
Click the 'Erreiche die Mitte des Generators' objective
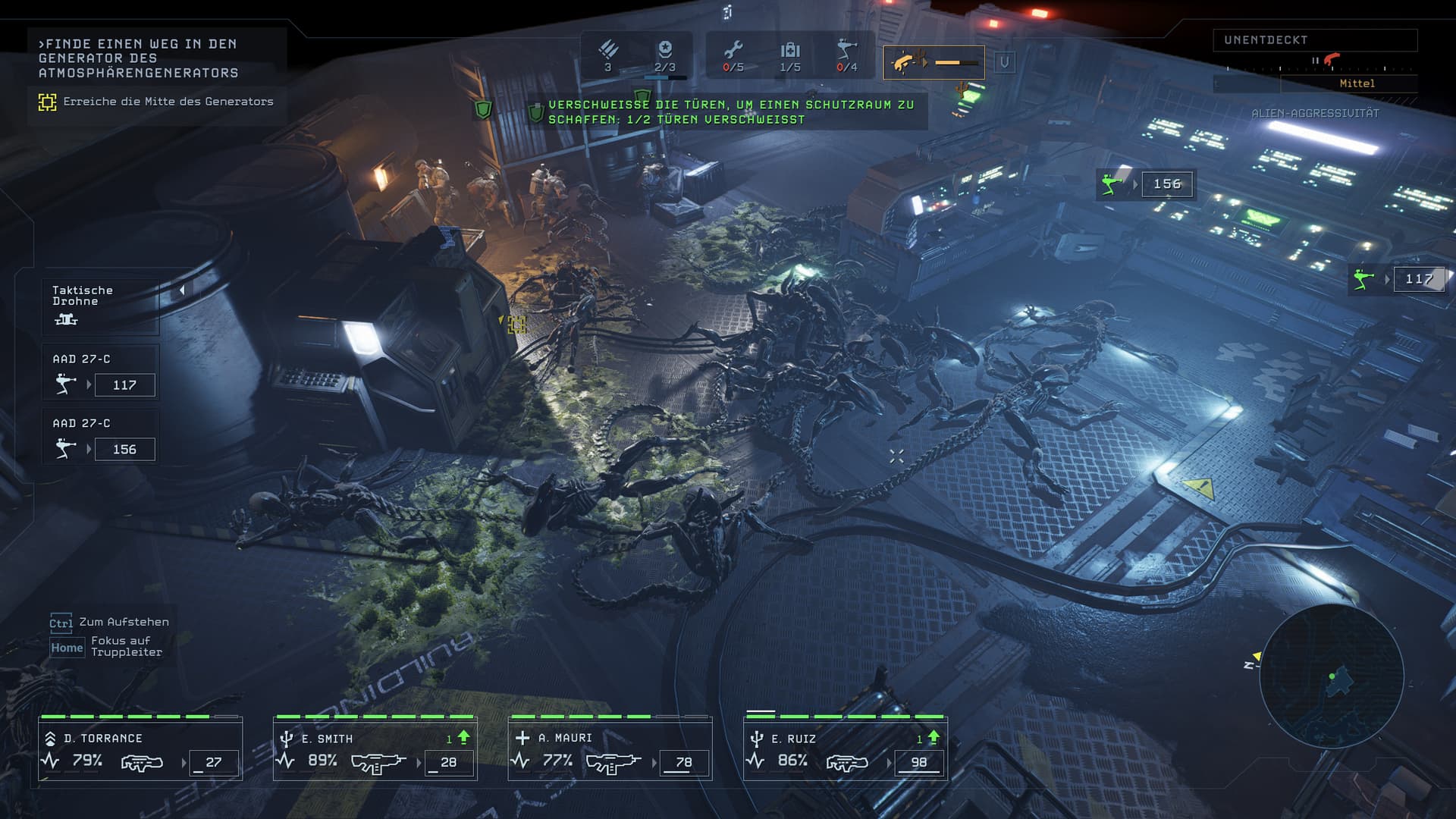pos(168,102)
